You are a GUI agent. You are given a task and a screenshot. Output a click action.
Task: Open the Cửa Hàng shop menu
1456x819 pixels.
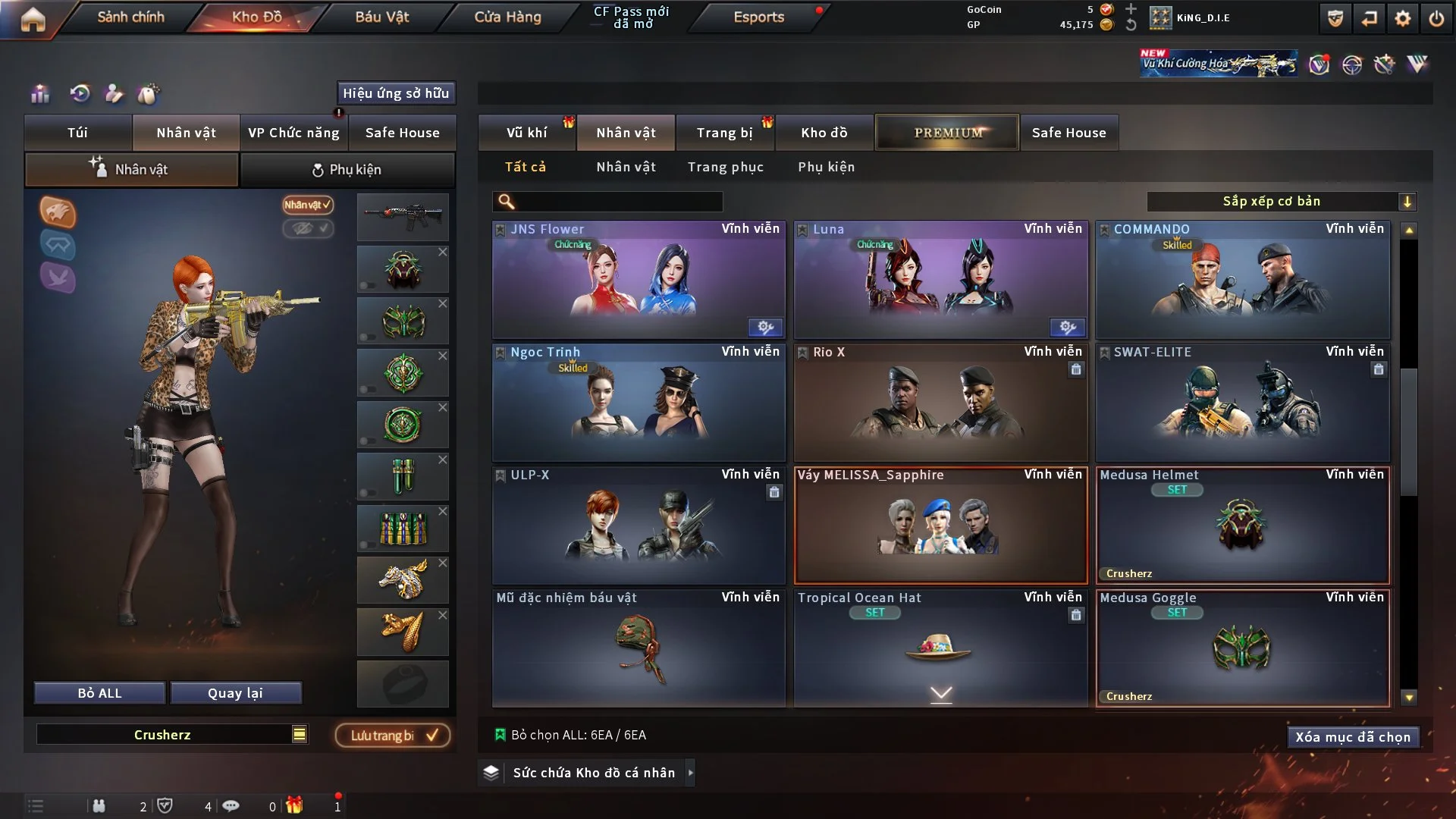507,17
